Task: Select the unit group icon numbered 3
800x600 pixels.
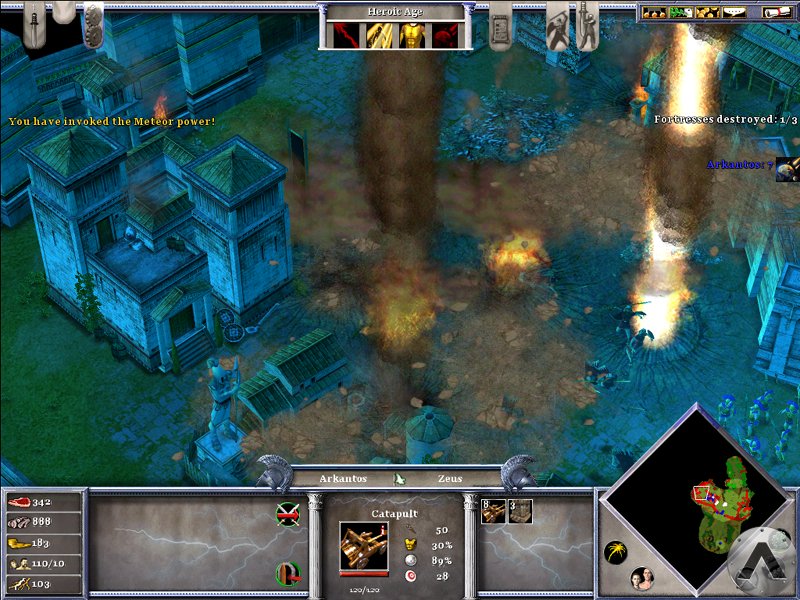Action: [520, 511]
